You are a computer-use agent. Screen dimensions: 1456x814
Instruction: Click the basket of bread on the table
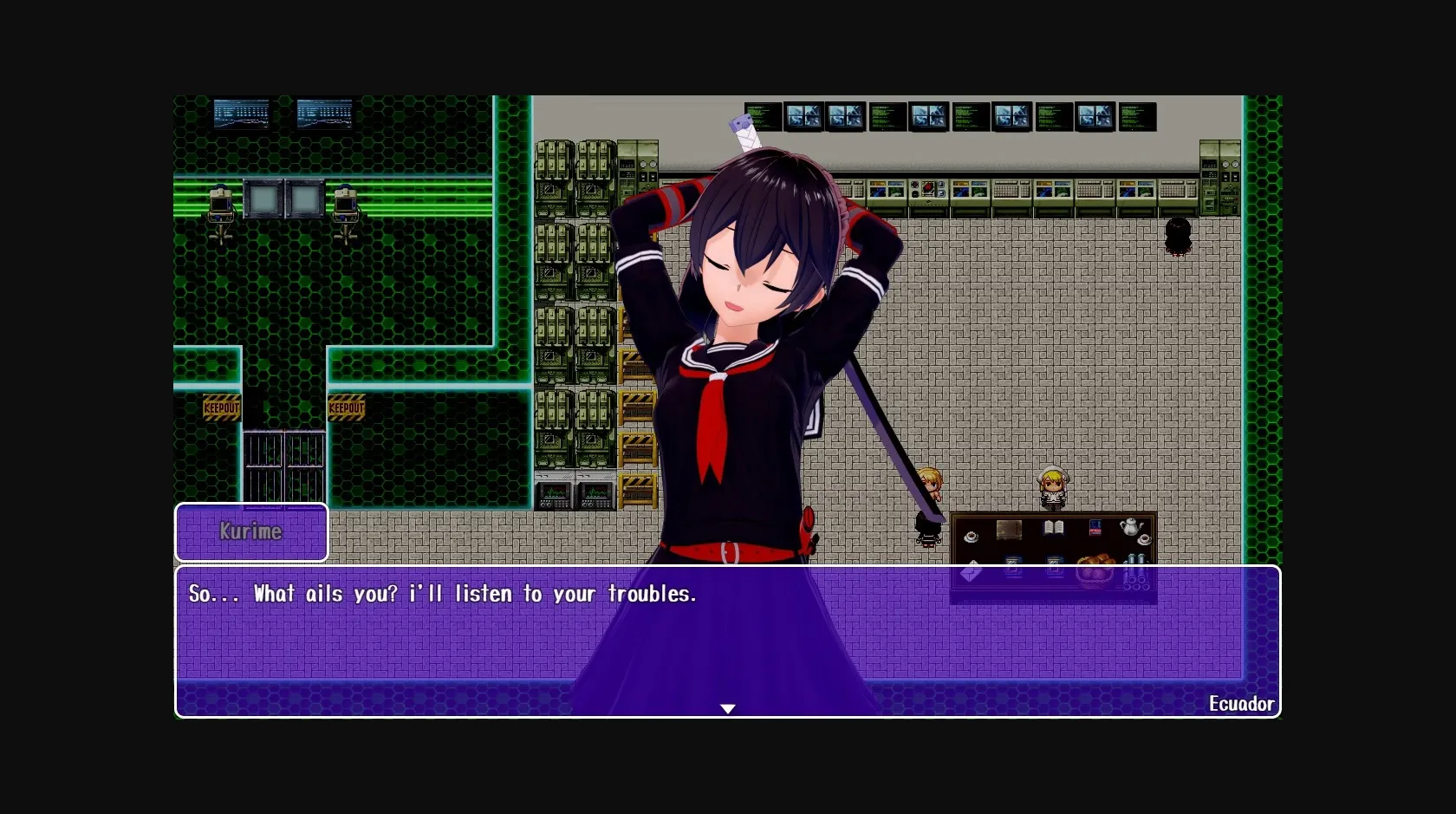pos(1095,568)
